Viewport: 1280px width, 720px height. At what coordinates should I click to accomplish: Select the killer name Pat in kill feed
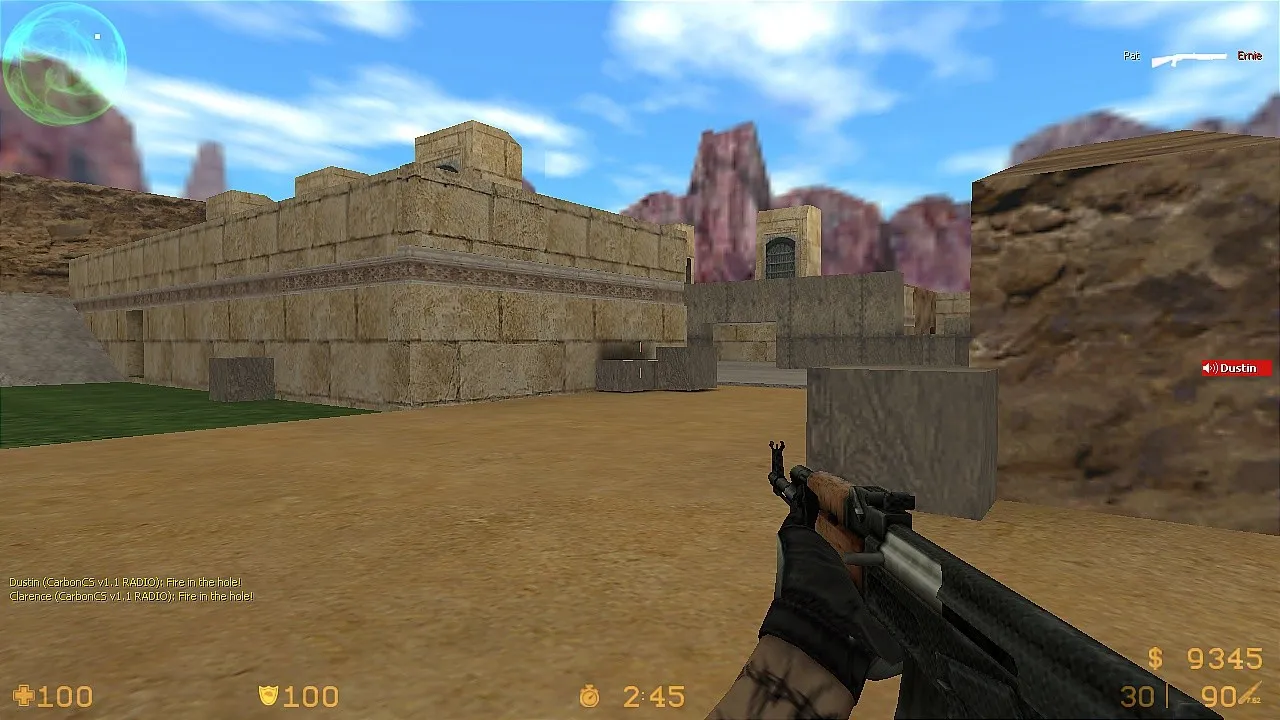[x=1131, y=56]
